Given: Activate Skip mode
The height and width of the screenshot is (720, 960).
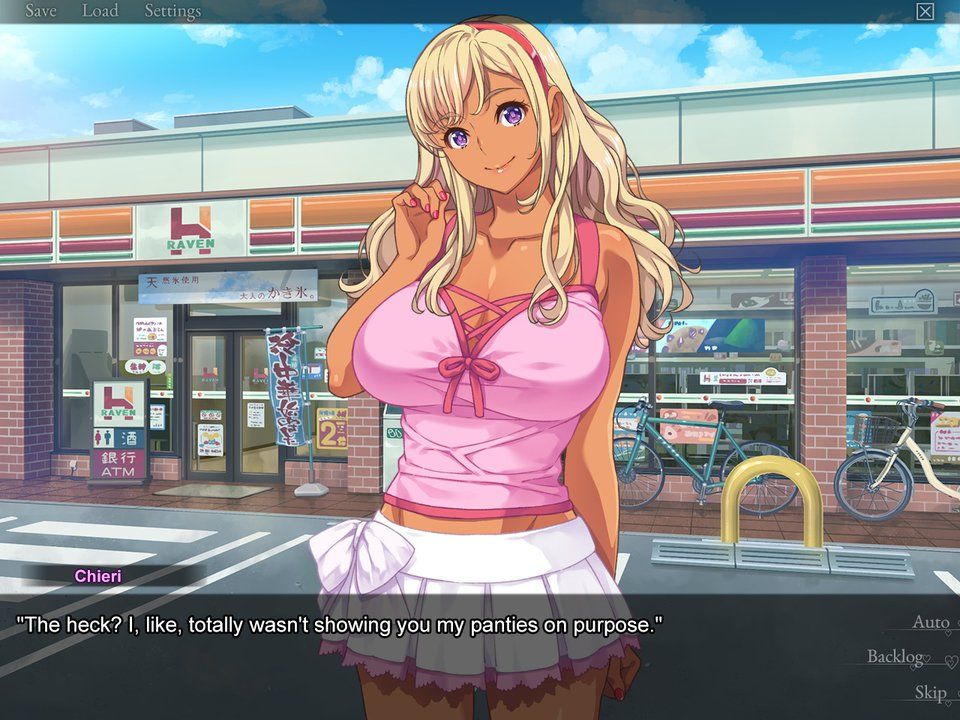Looking at the screenshot, I should tap(929, 692).
